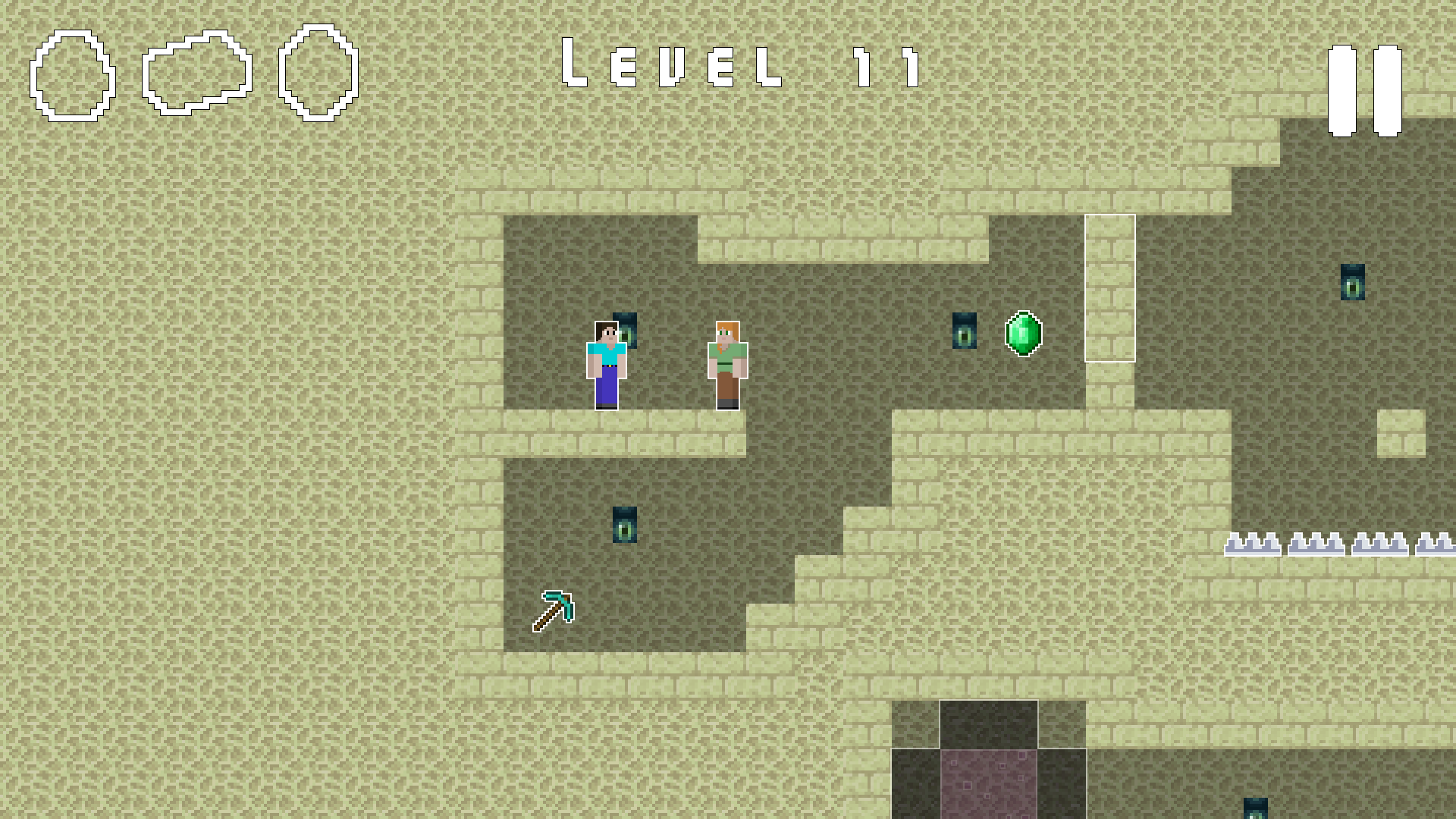
Task: Pick up the diamond pickaxe
Action: [554, 611]
